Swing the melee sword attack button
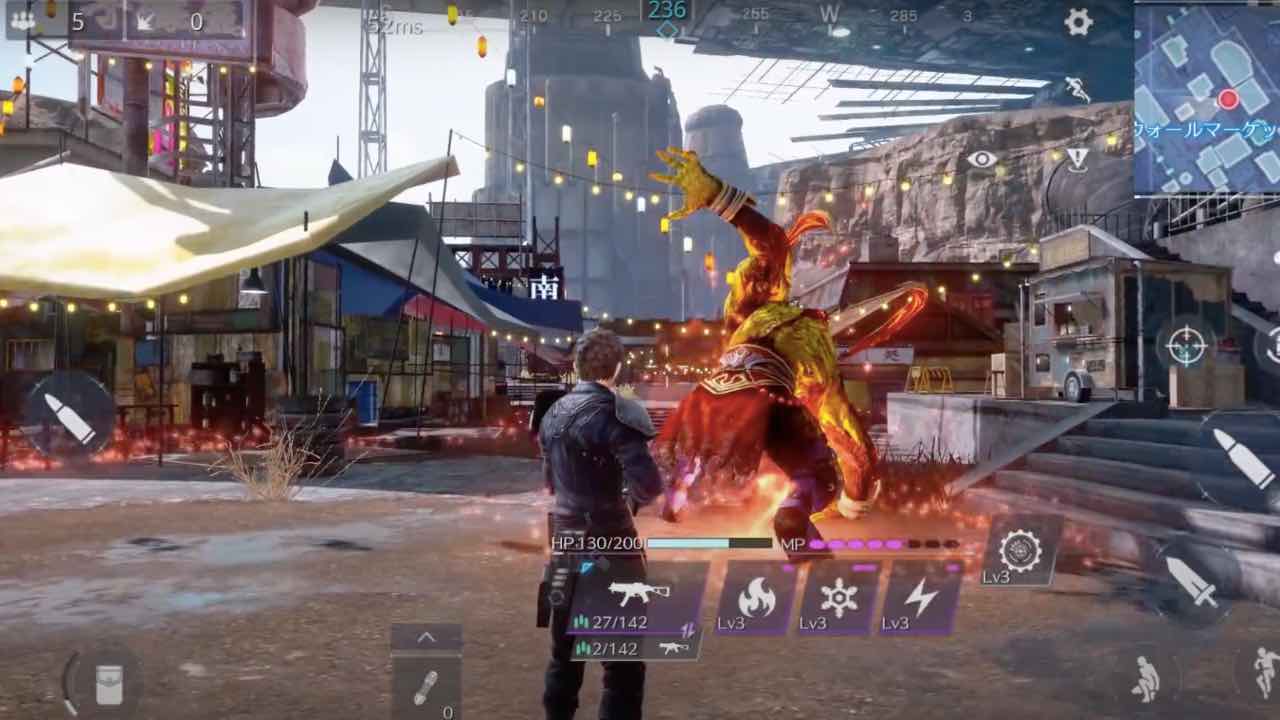1280x720 pixels. (1191, 581)
